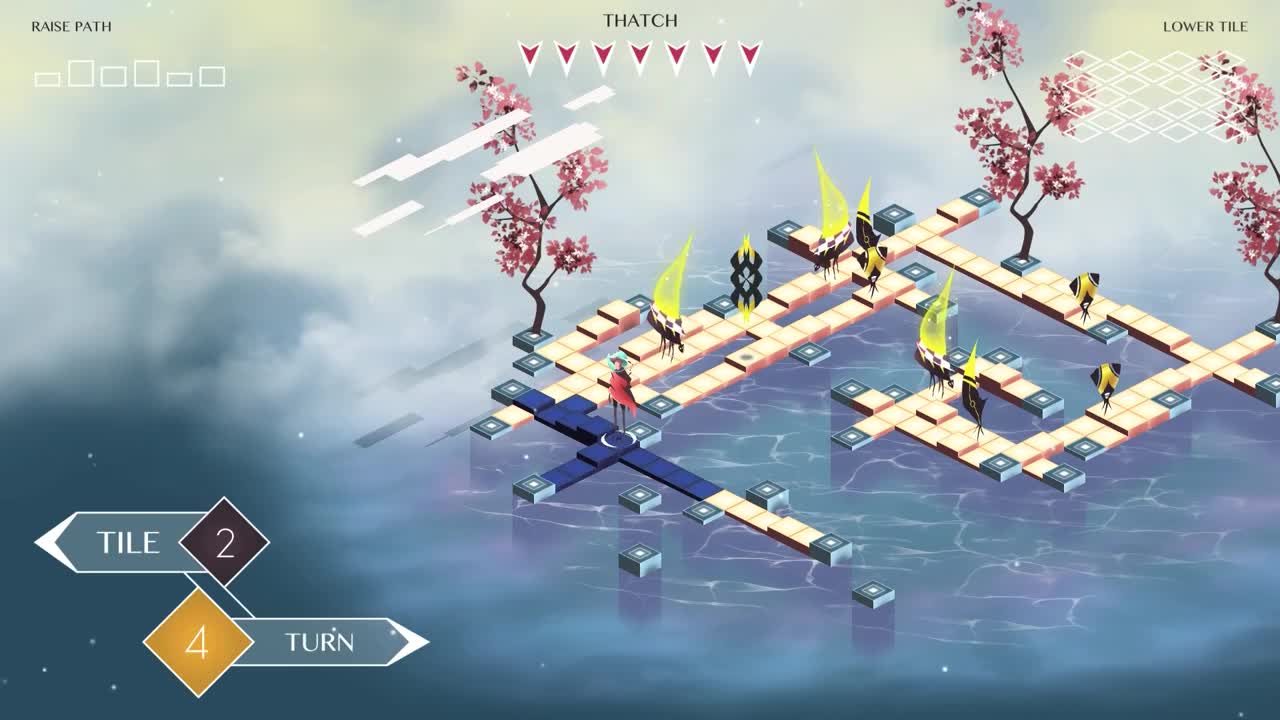Viewport: 1280px width, 720px height.
Task: Click the black diamond-patterned totem on the path
Action: [748, 278]
